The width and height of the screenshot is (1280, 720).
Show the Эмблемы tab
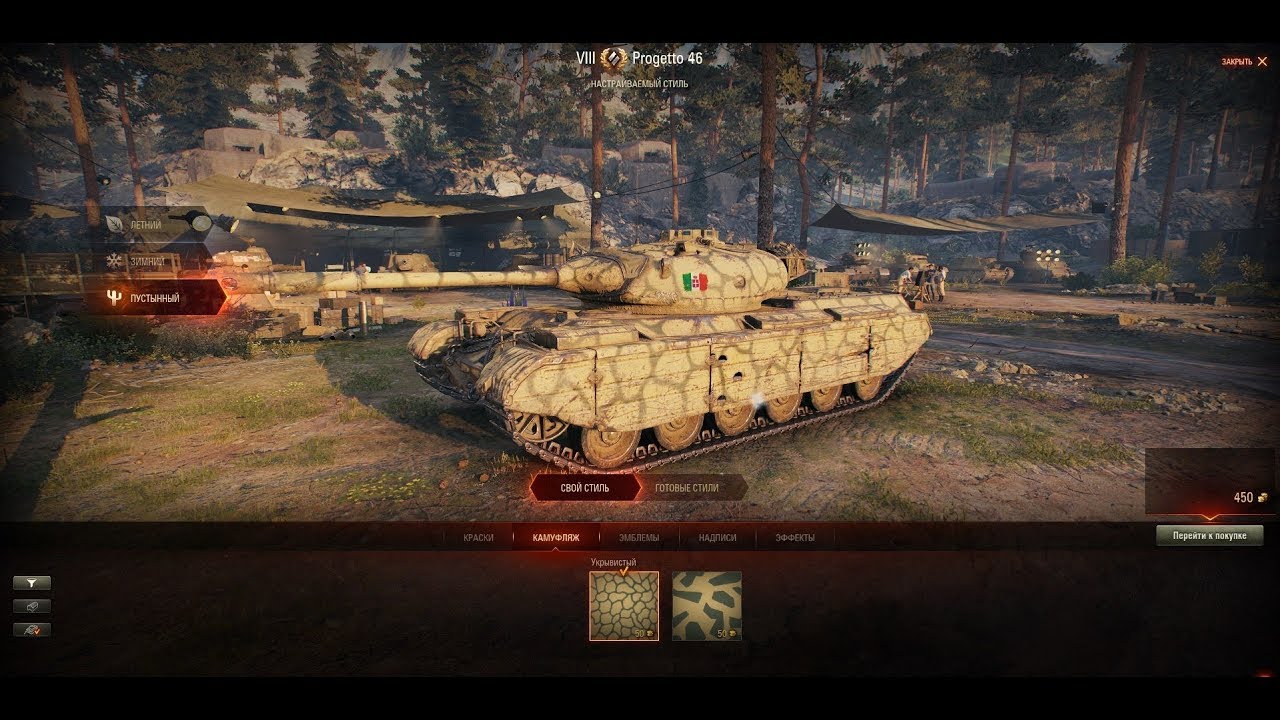(638, 538)
